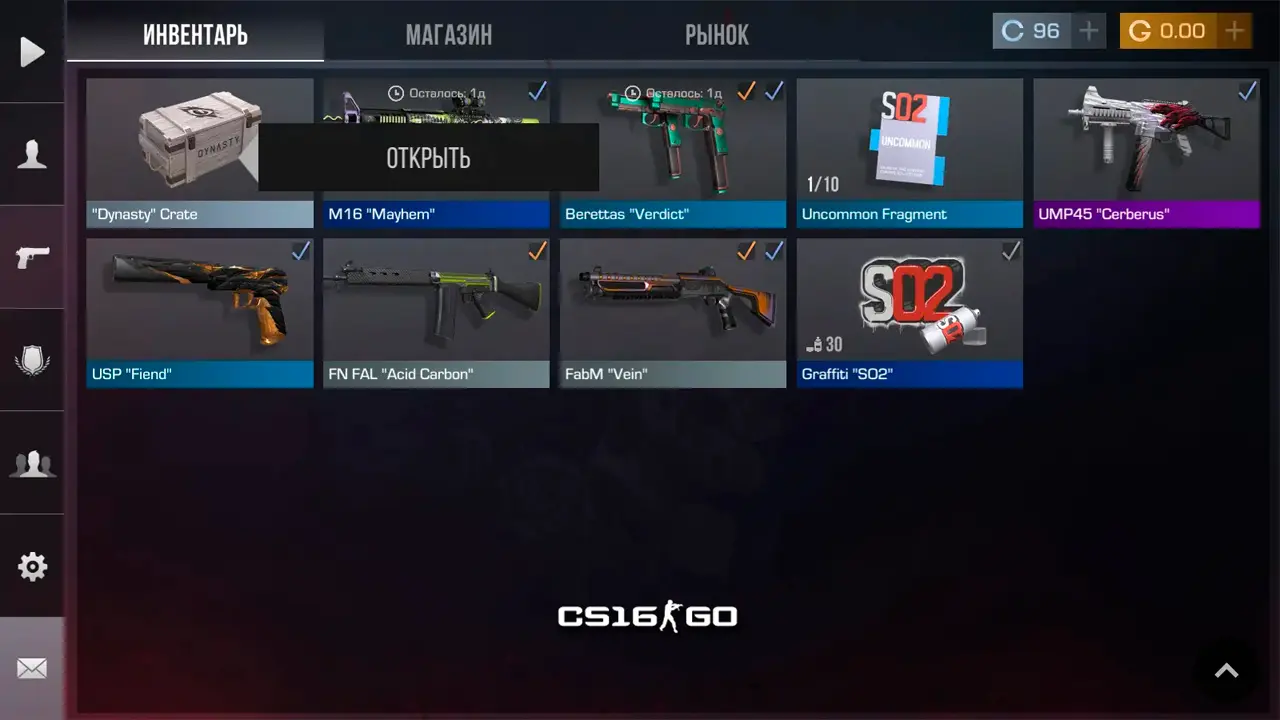
Task: Select the Инвентарь tab
Action: tap(195, 35)
